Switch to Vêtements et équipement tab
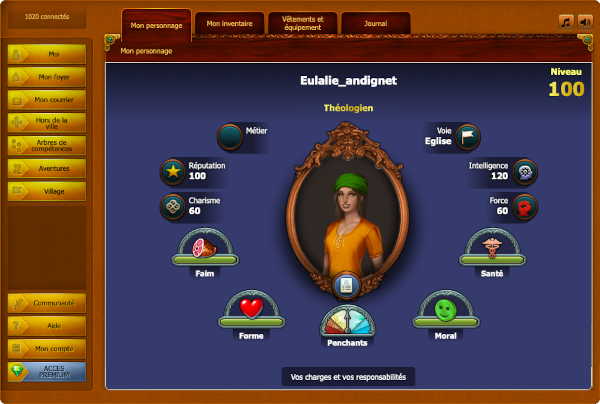 coord(302,23)
